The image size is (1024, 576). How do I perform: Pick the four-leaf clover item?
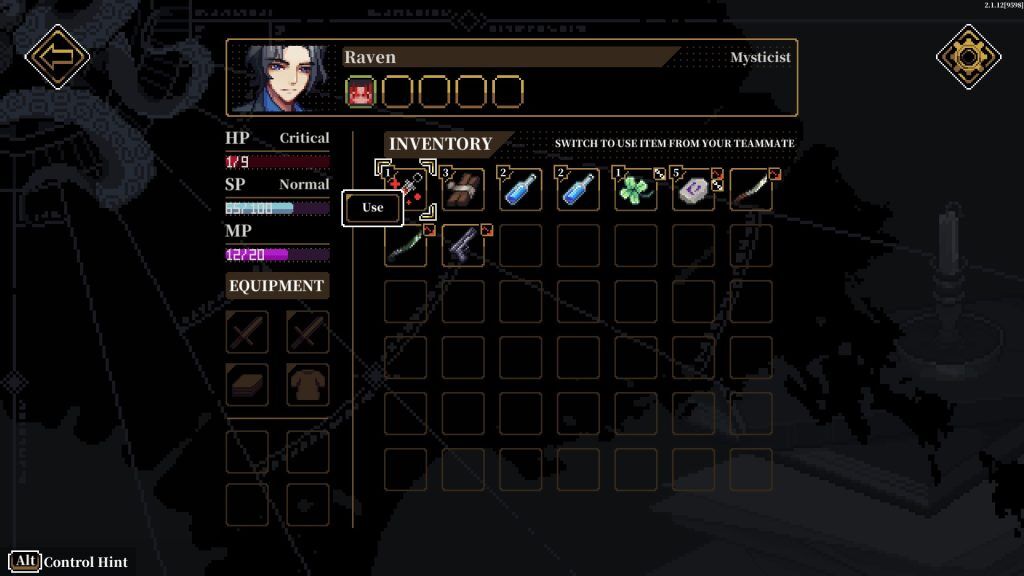[x=635, y=190]
